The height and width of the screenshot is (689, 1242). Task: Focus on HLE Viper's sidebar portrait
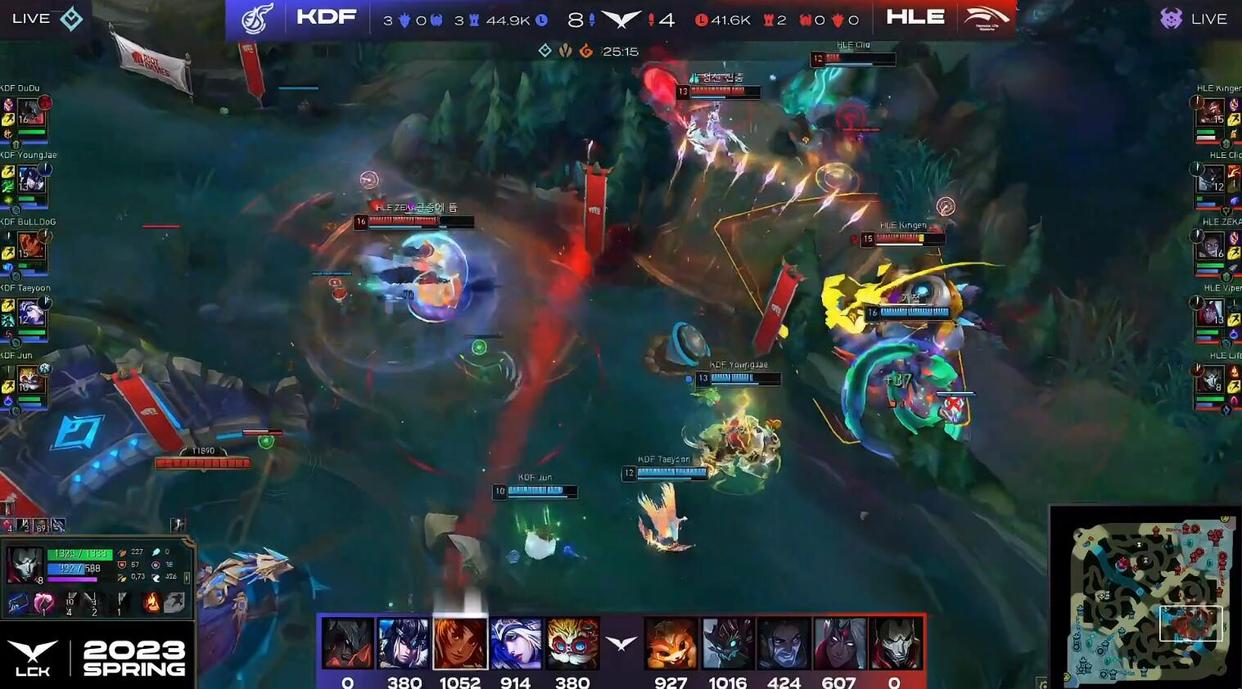tap(1211, 313)
